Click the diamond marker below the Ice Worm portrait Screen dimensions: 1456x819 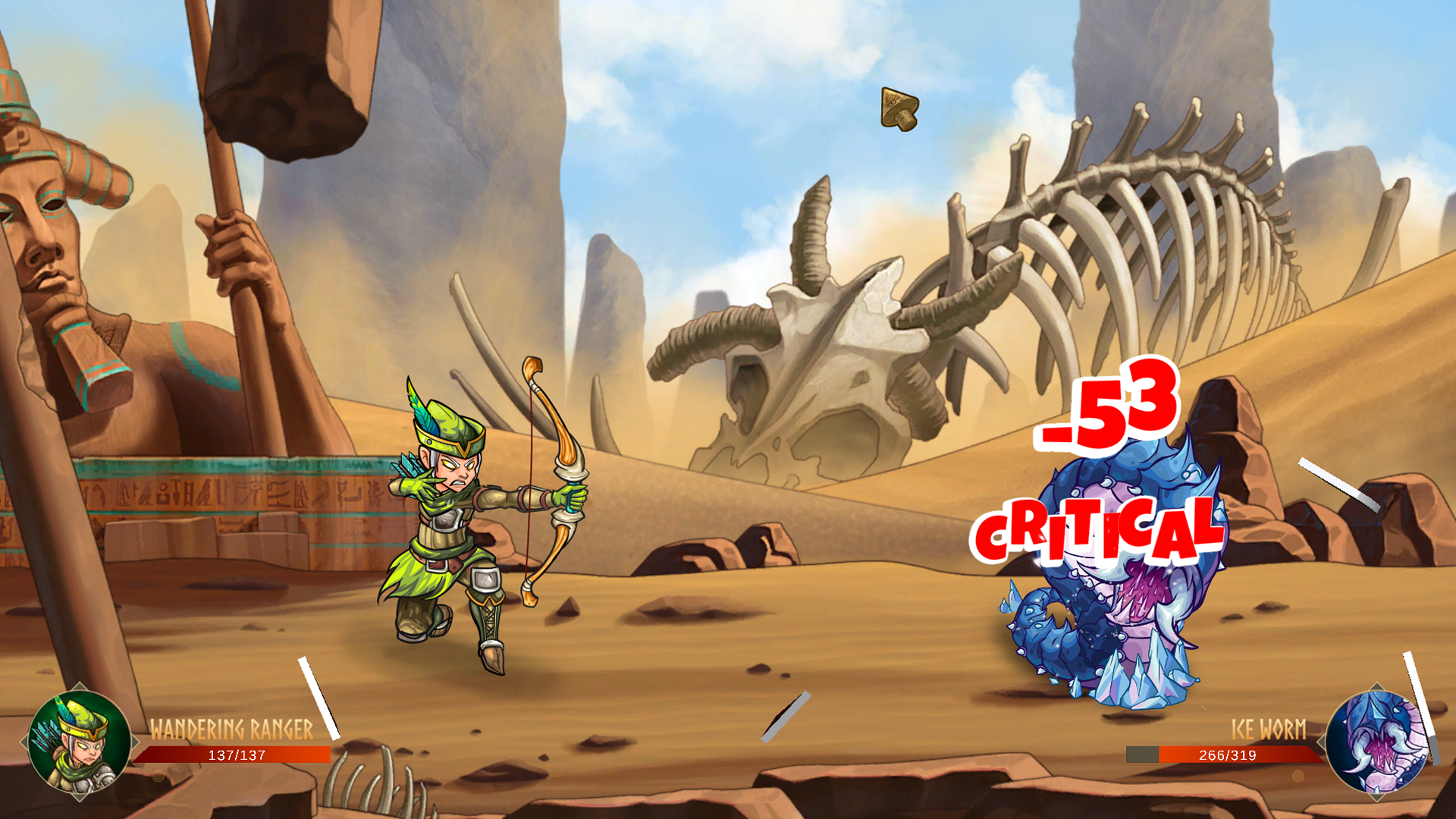[x=1377, y=797]
